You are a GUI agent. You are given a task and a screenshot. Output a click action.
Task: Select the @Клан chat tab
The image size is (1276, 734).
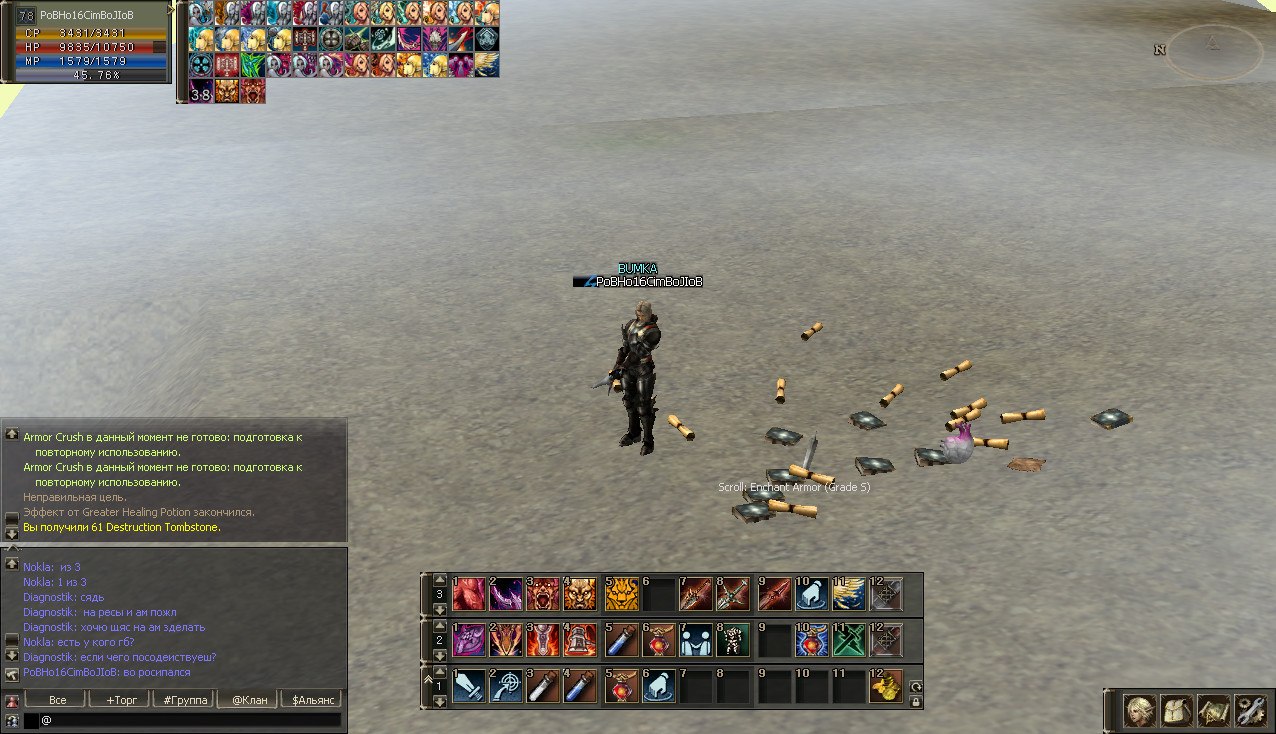coord(249,700)
